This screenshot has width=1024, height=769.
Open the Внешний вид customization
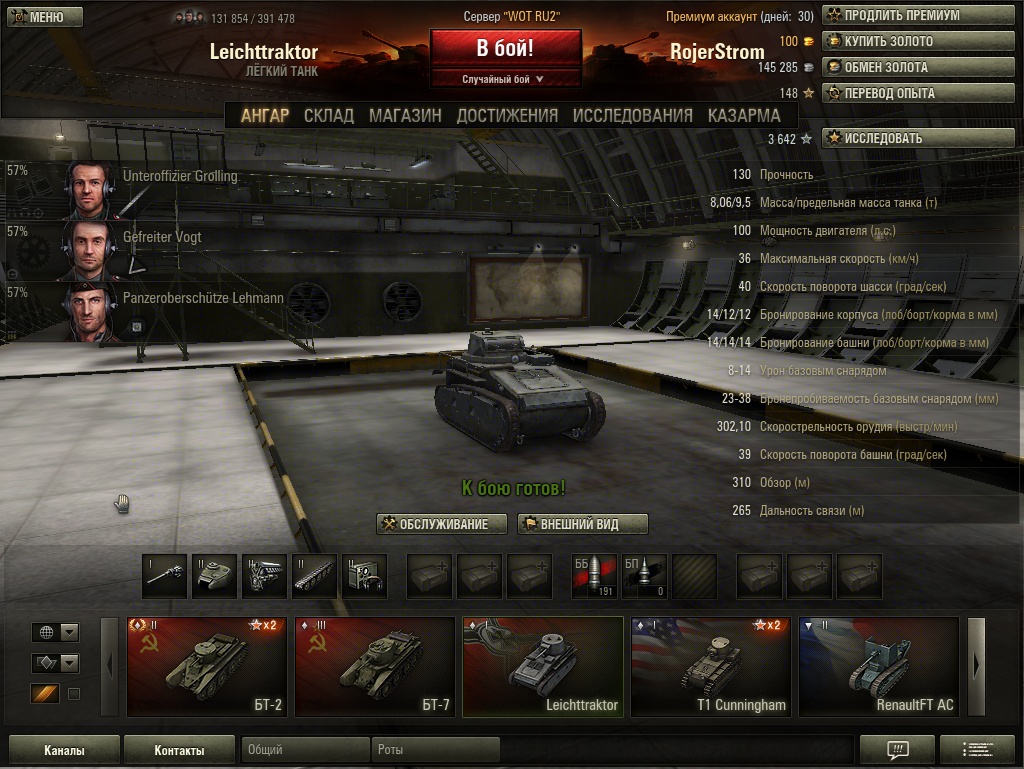point(582,524)
